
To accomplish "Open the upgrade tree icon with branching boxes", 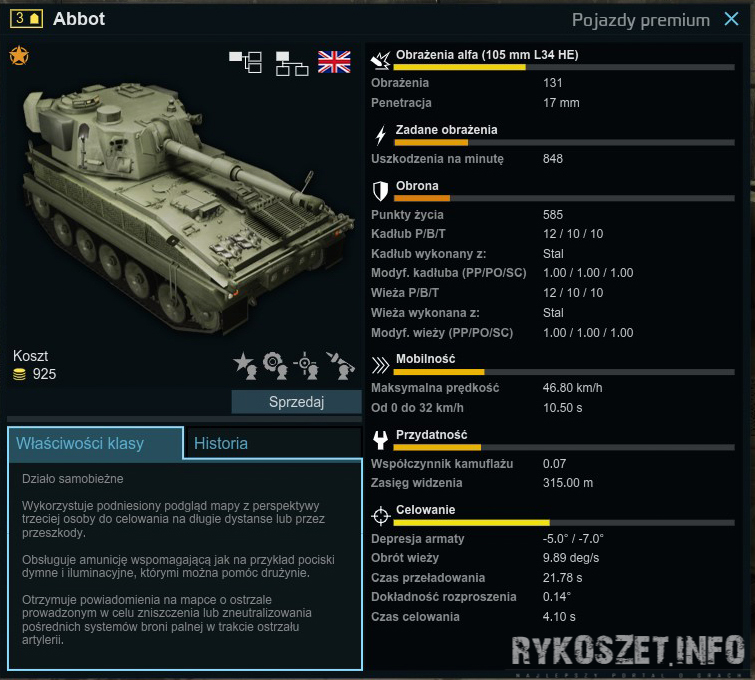I will 245,62.
